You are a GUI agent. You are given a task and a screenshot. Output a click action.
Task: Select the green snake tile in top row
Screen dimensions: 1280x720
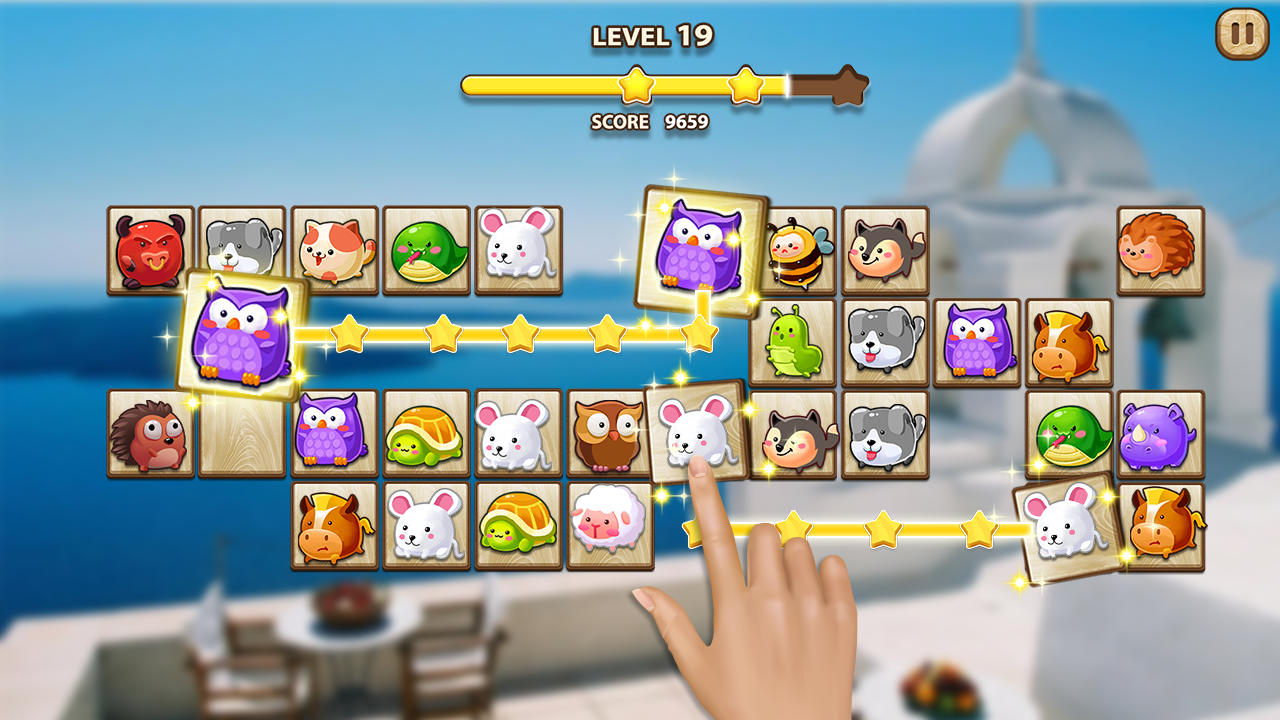coord(425,250)
